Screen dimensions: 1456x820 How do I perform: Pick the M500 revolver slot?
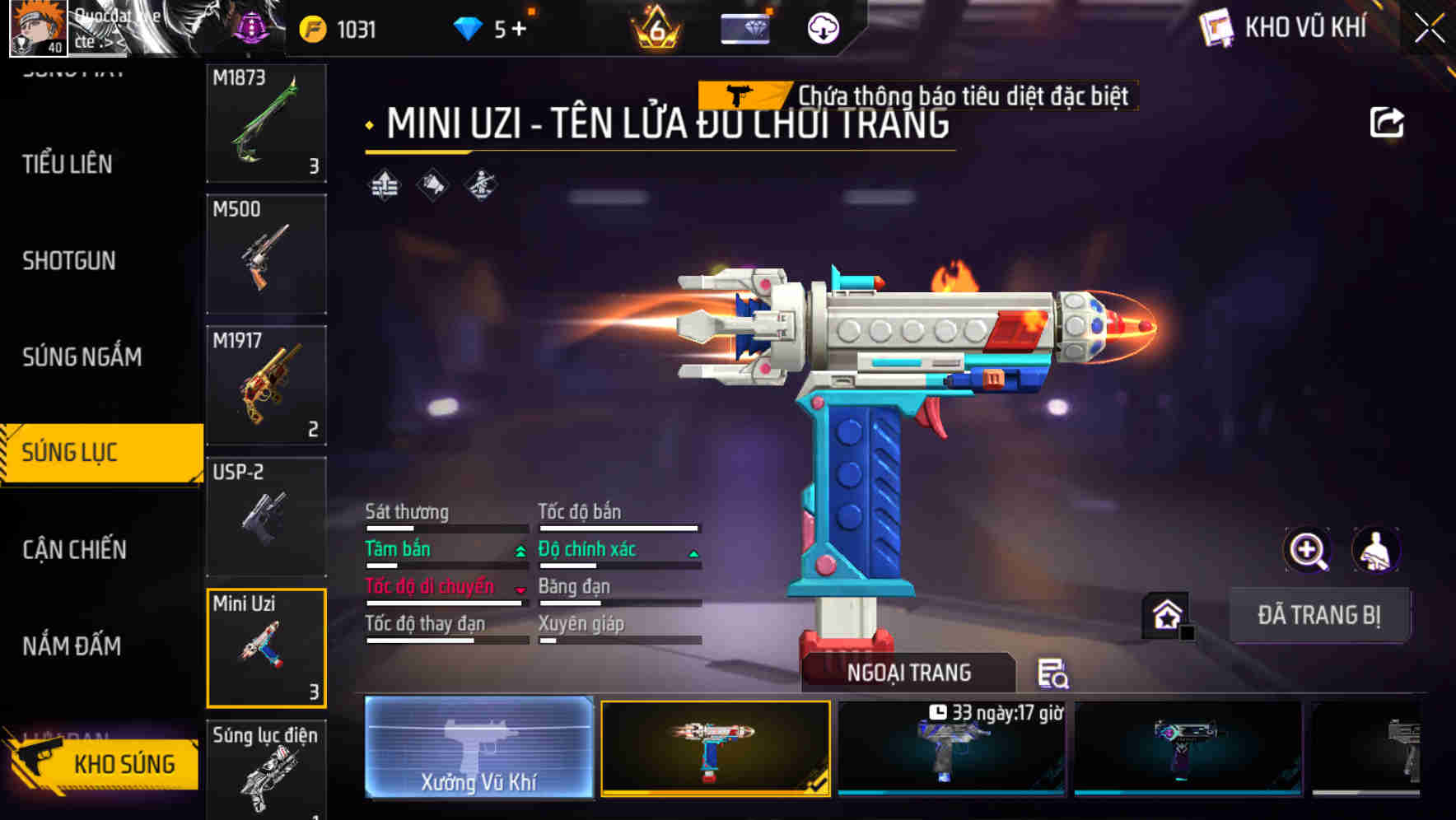(x=266, y=254)
